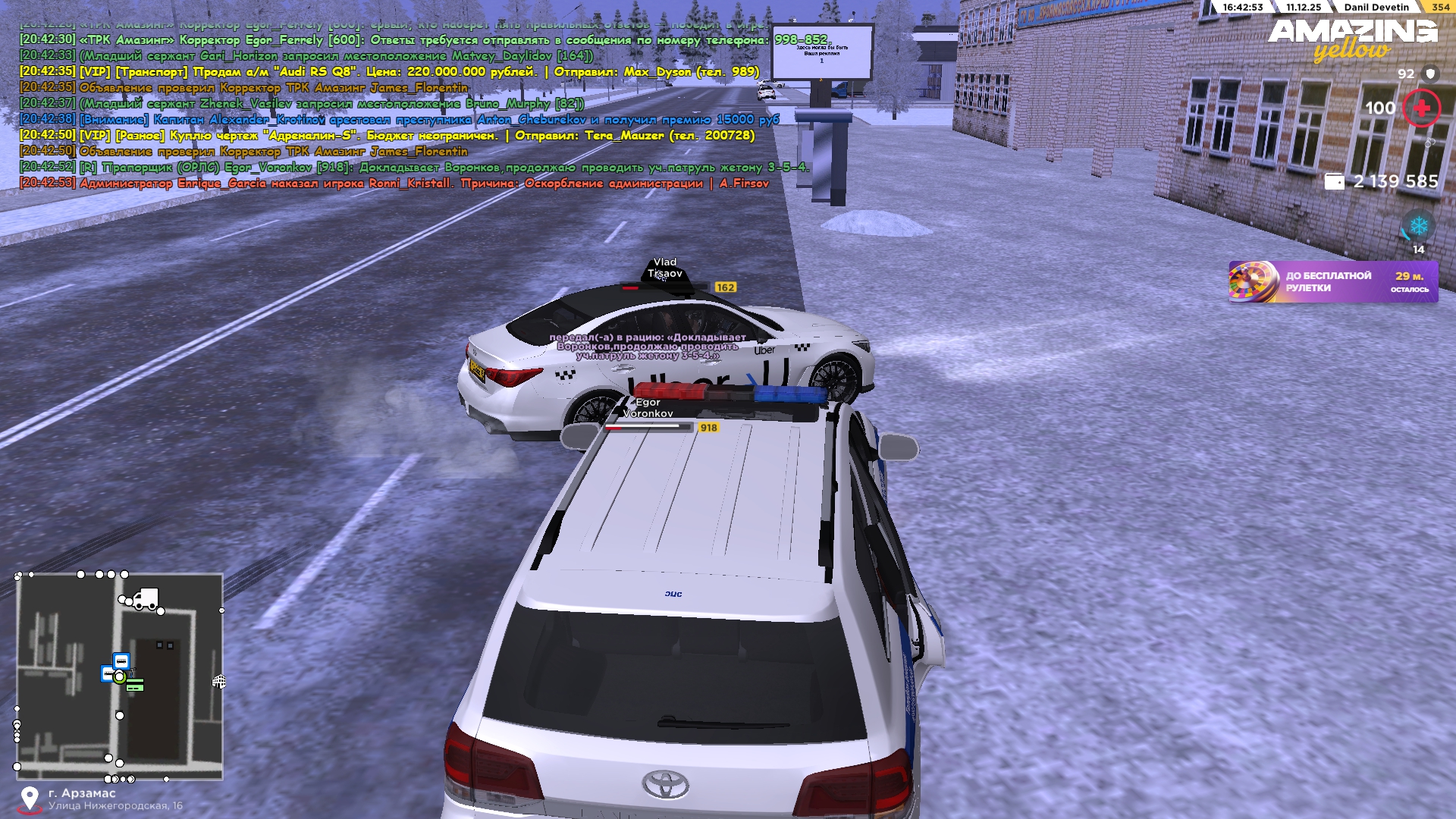Screen dimensions: 1456x819
Task: Select the building marker on minimap edge
Action: coord(219,682)
